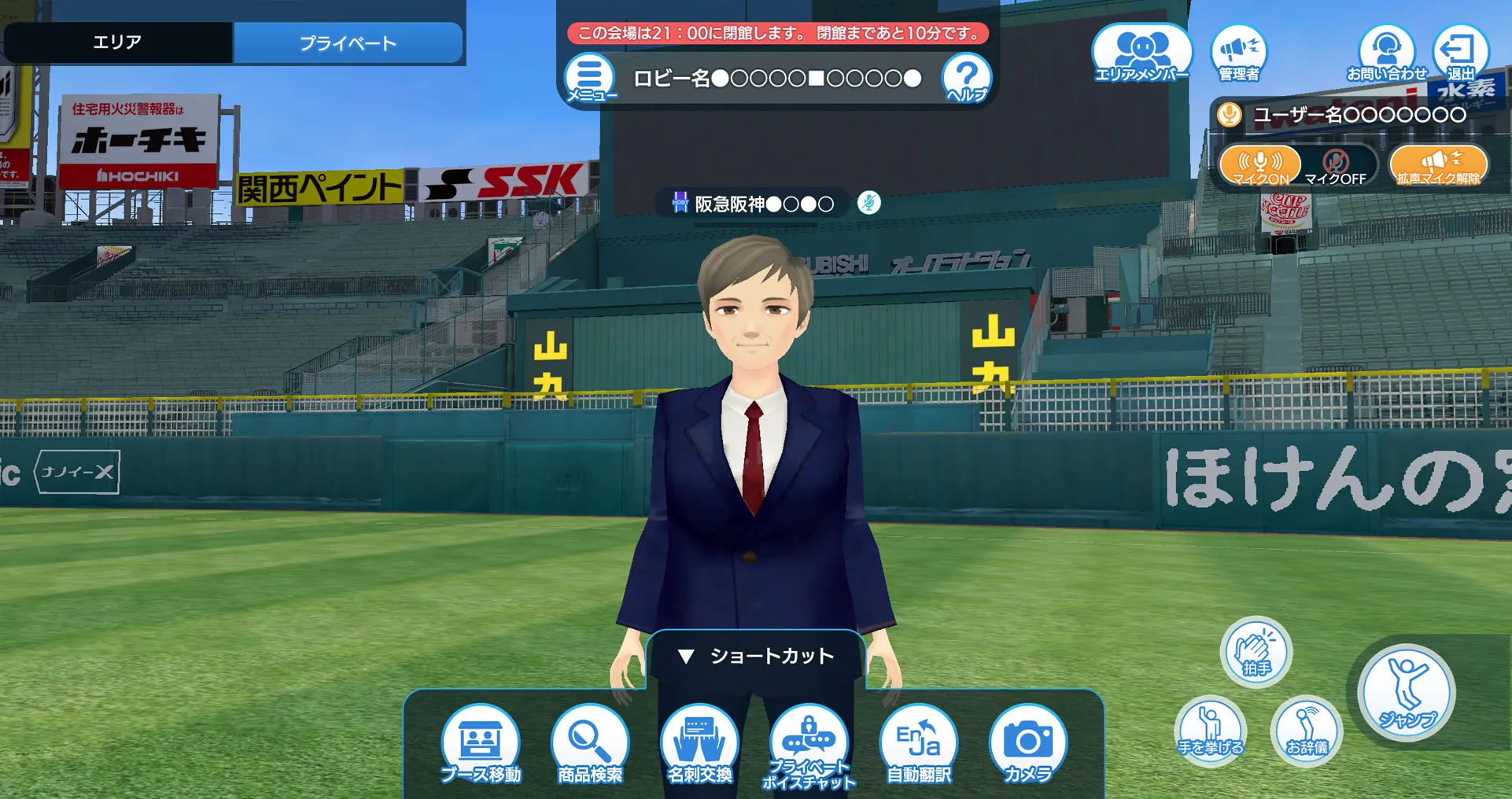Leave the venue with 退出
This screenshot has width=1512, height=799.
(x=1461, y=53)
